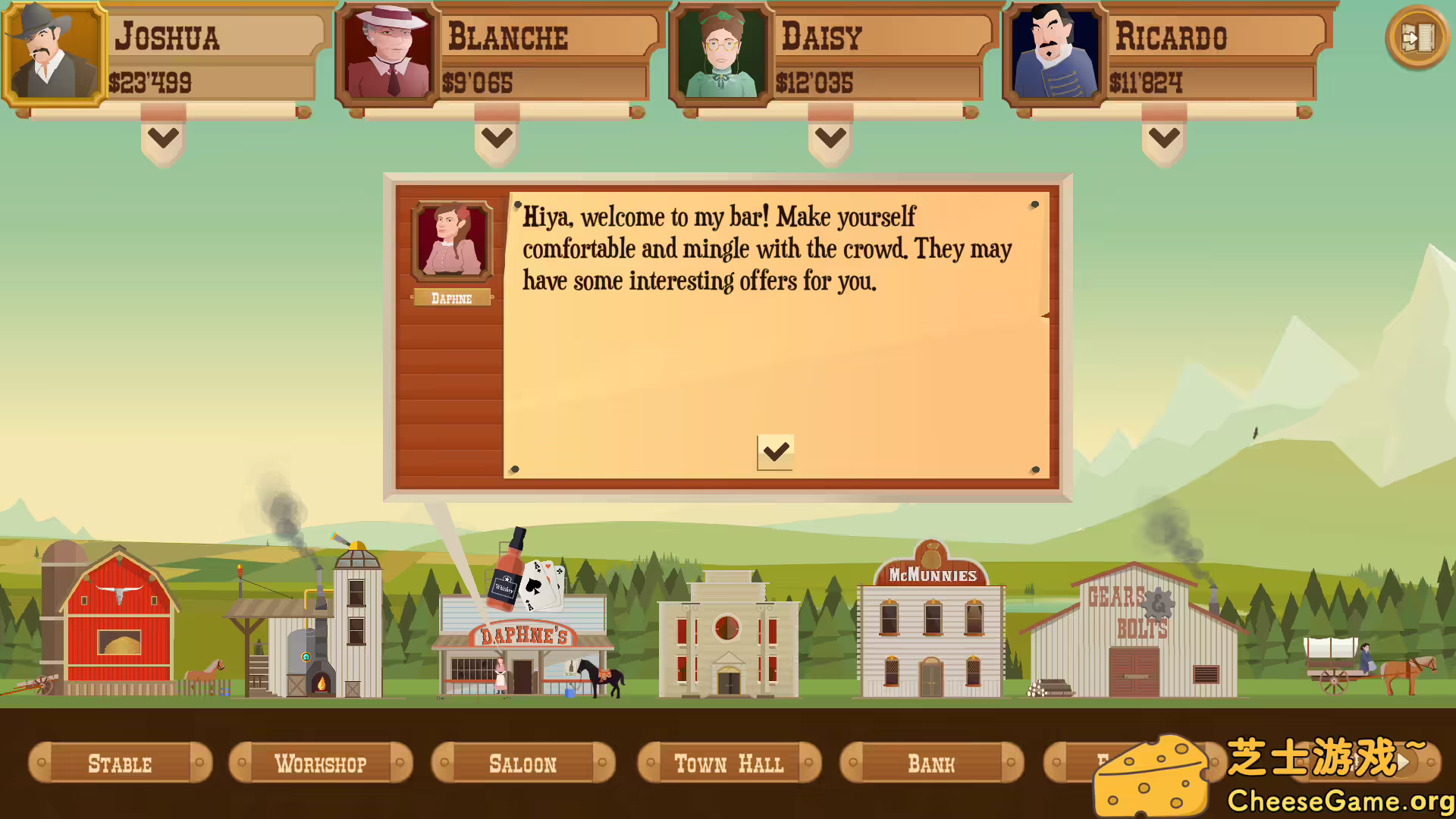Go to the Stable

[x=120, y=763]
